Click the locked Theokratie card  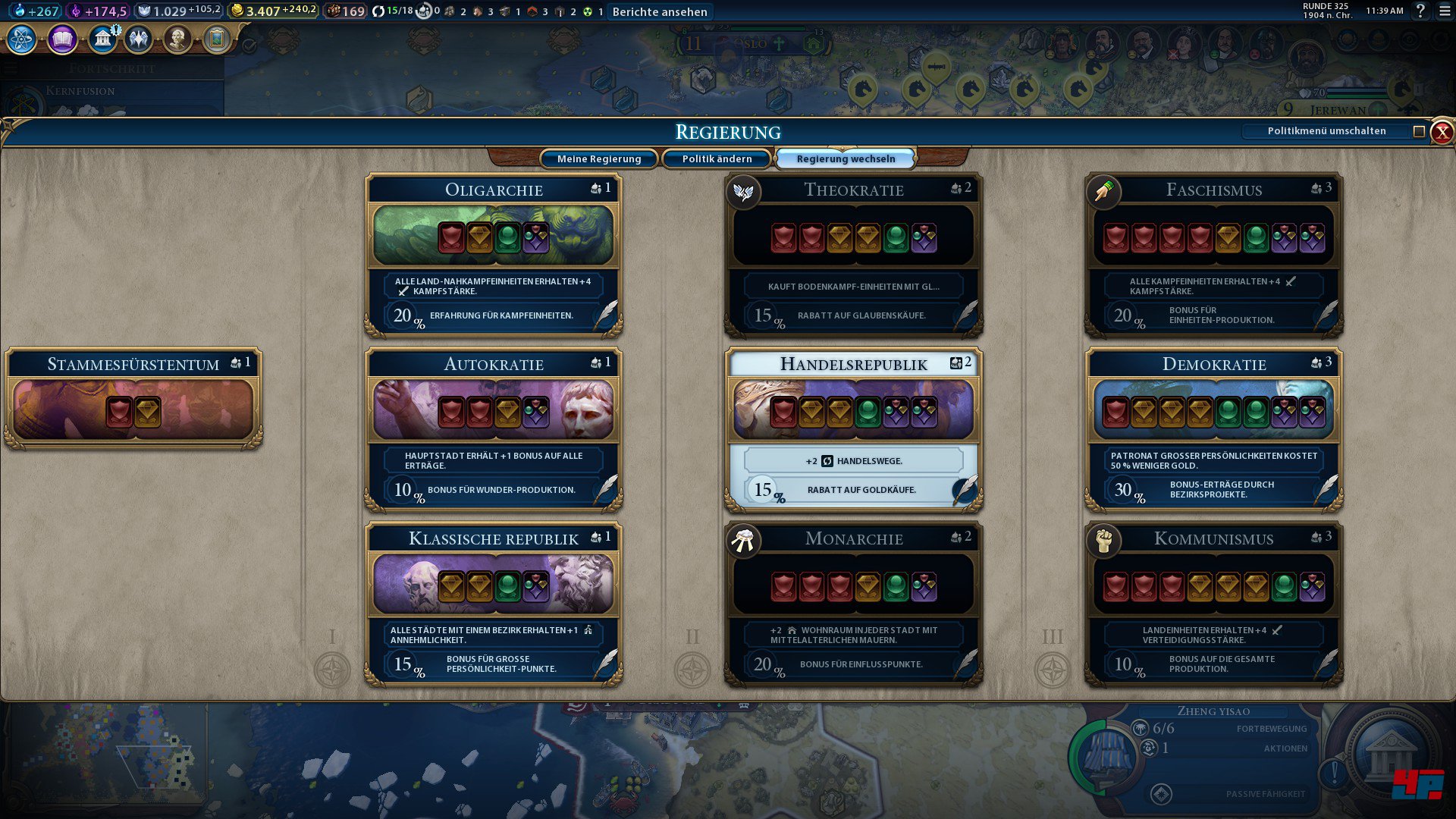click(x=854, y=254)
